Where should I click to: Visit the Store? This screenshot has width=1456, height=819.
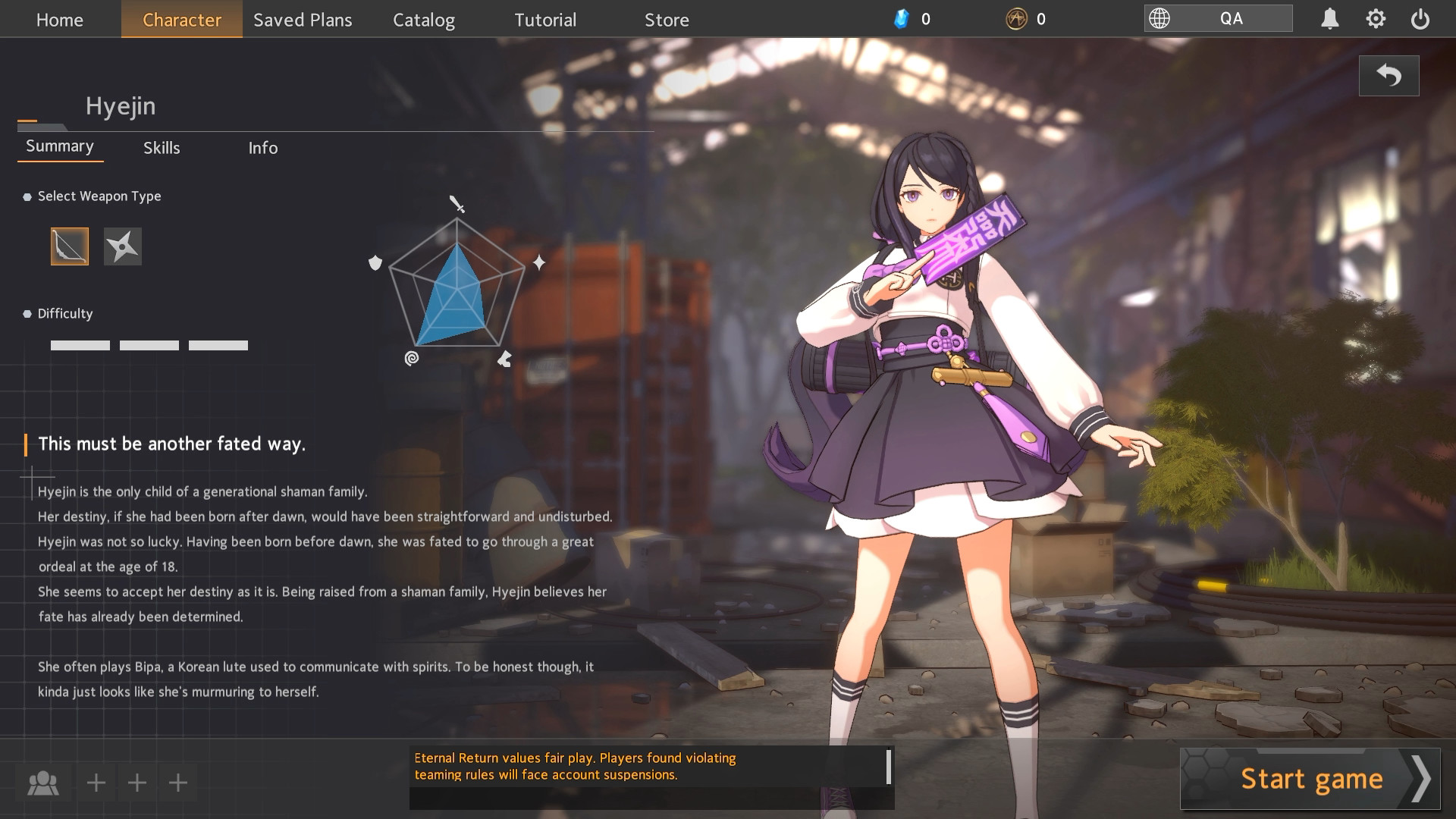[667, 20]
